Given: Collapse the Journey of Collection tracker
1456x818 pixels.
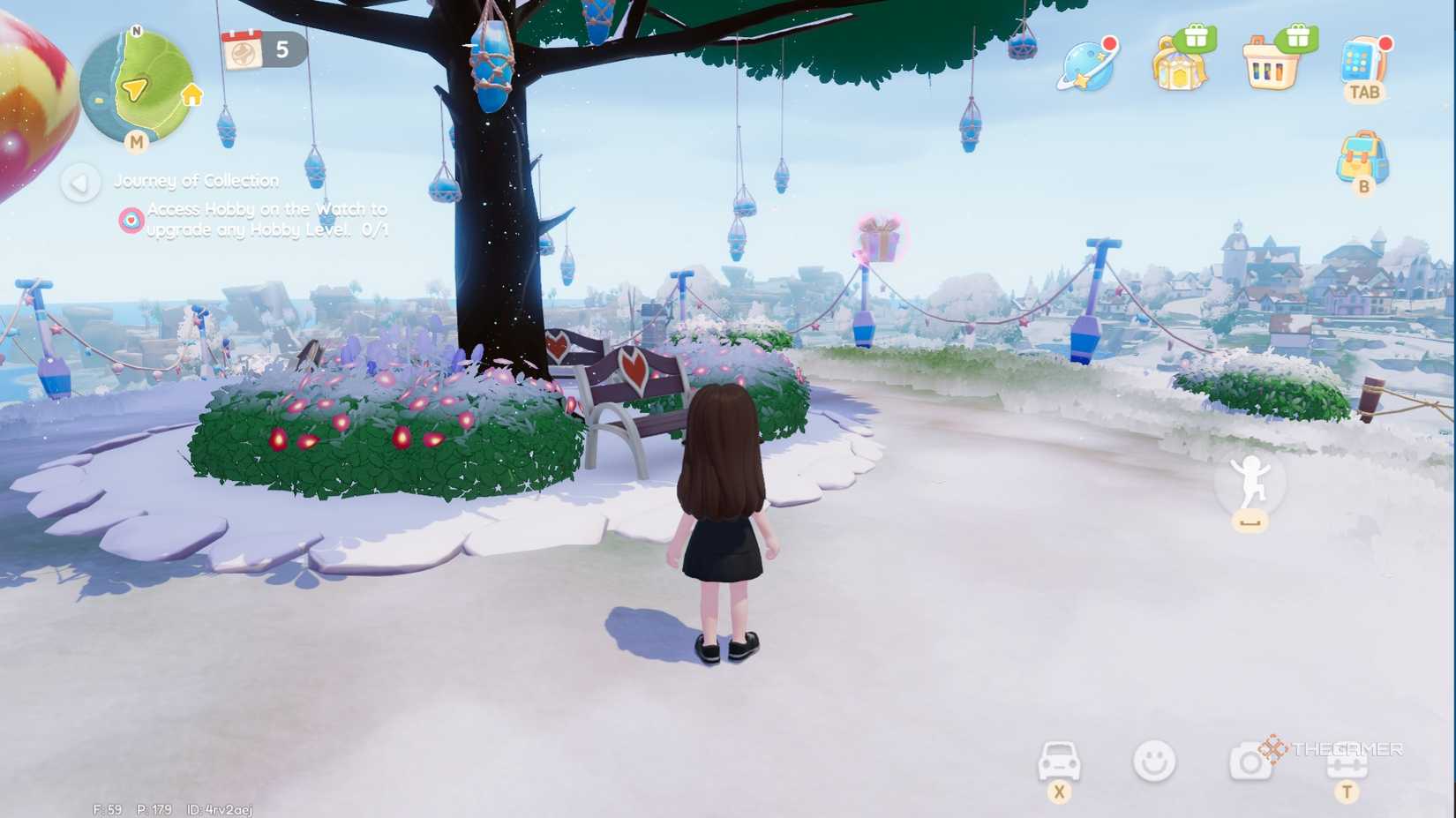Looking at the screenshot, I should coord(80,184).
